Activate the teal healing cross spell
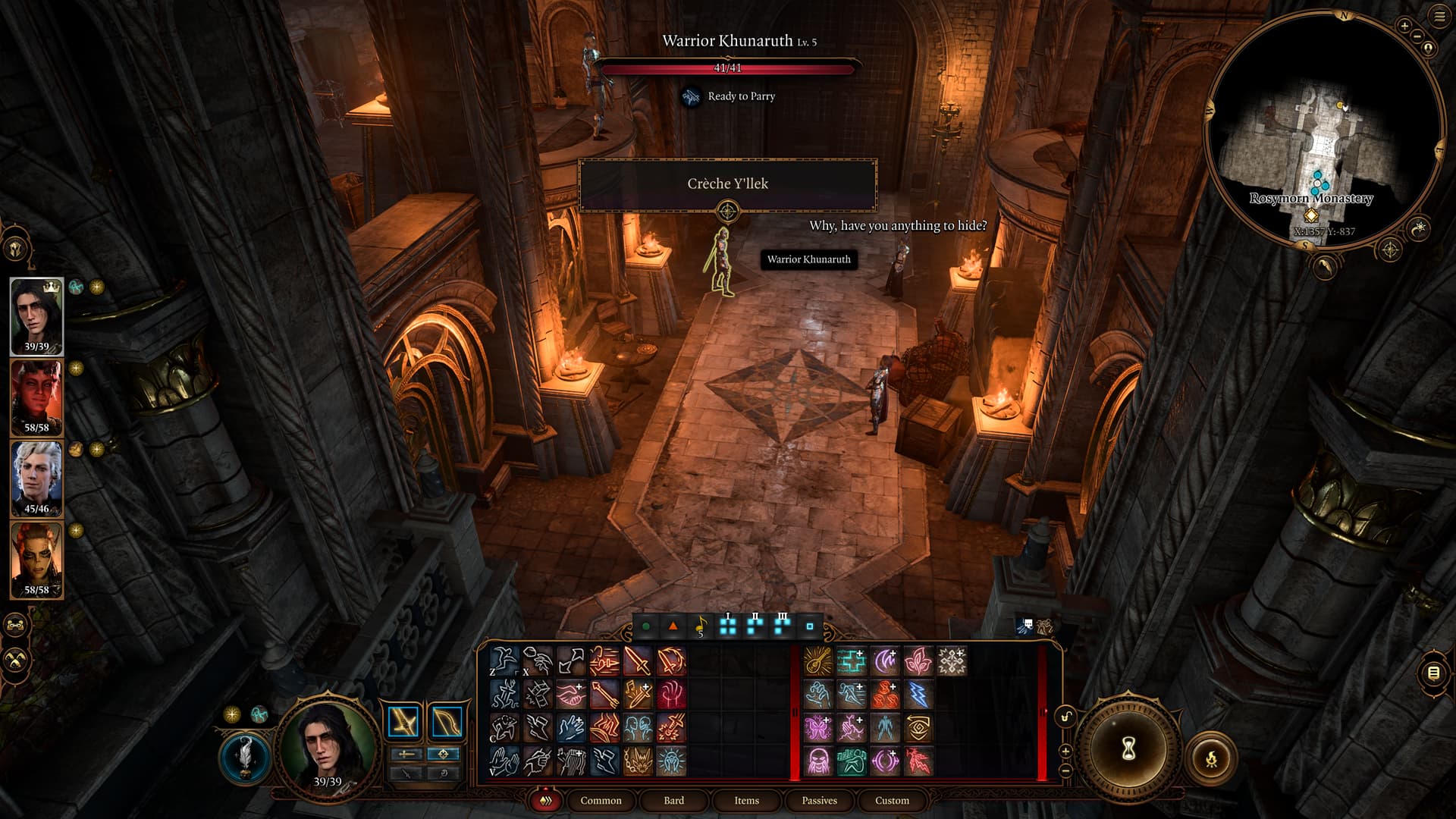1456x819 pixels. [x=851, y=661]
